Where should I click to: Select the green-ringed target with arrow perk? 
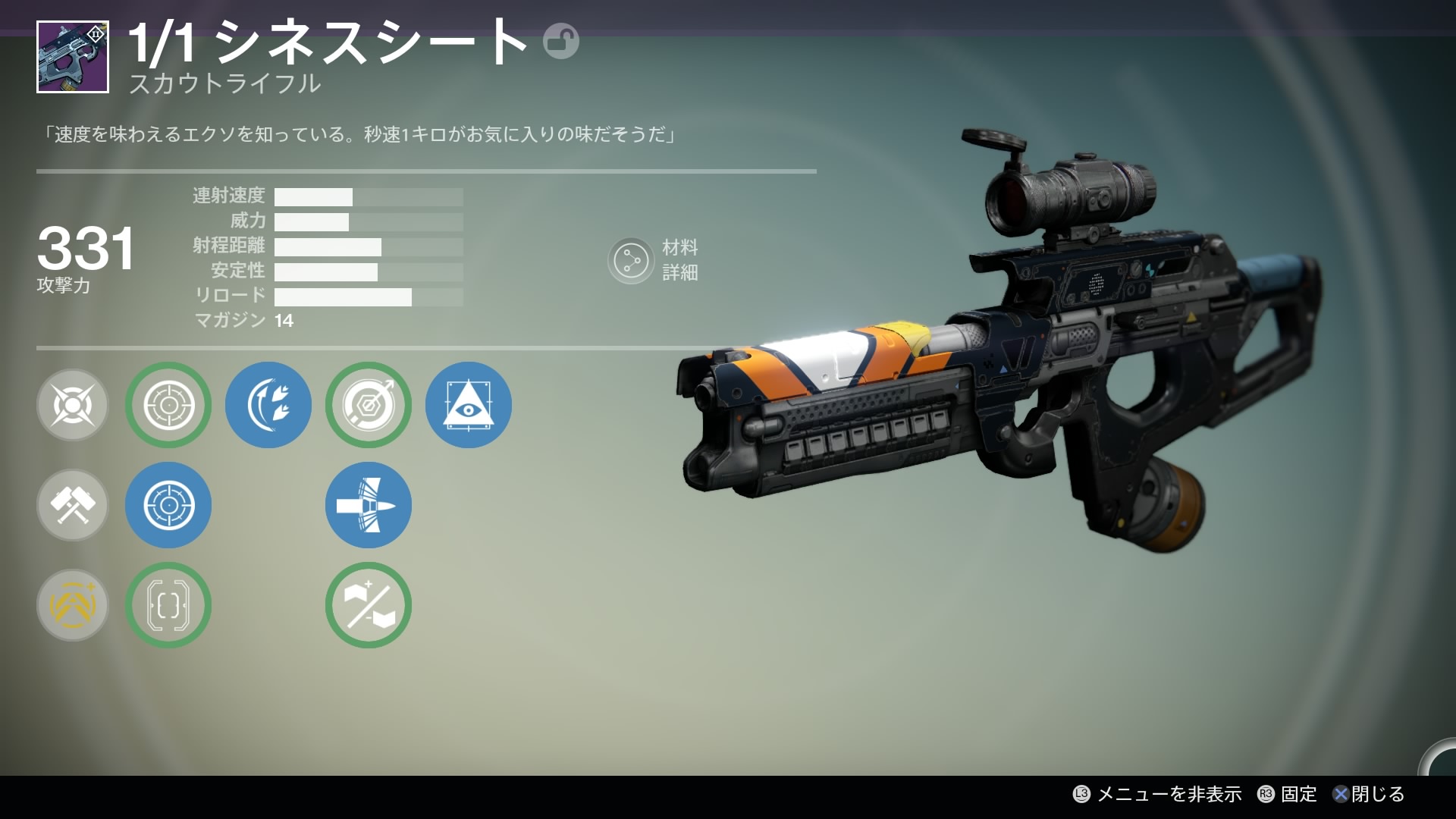[x=369, y=405]
